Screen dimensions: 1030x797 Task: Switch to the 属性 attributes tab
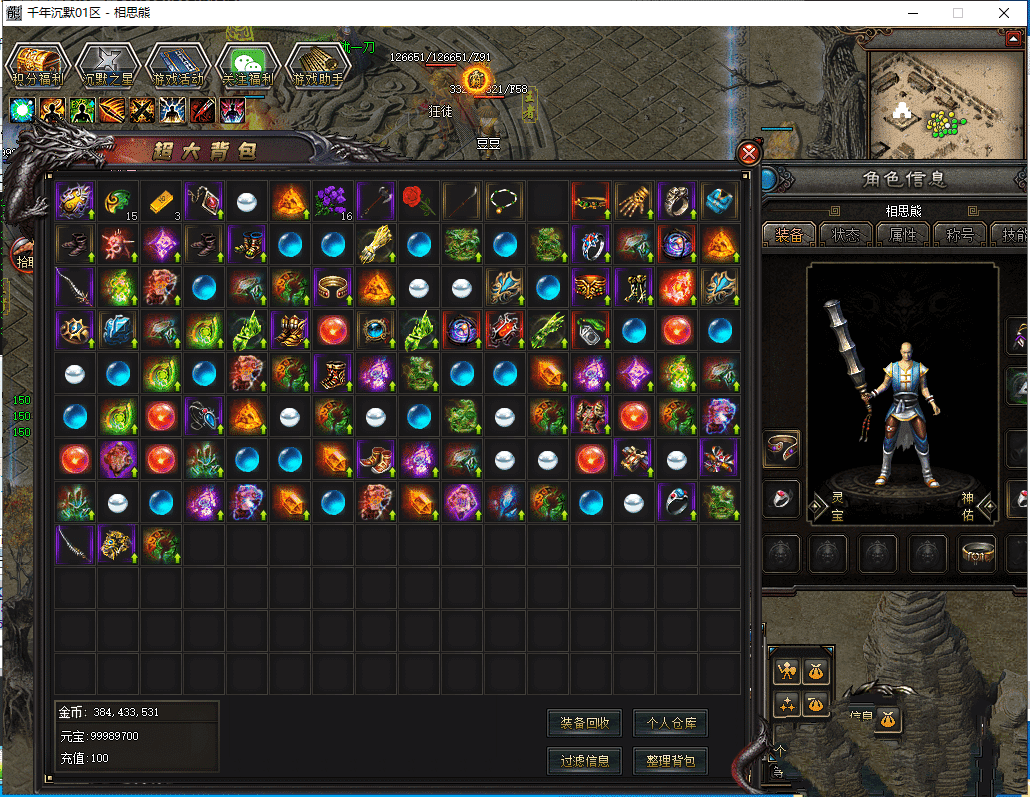pyautogui.click(x=902, y=235)
